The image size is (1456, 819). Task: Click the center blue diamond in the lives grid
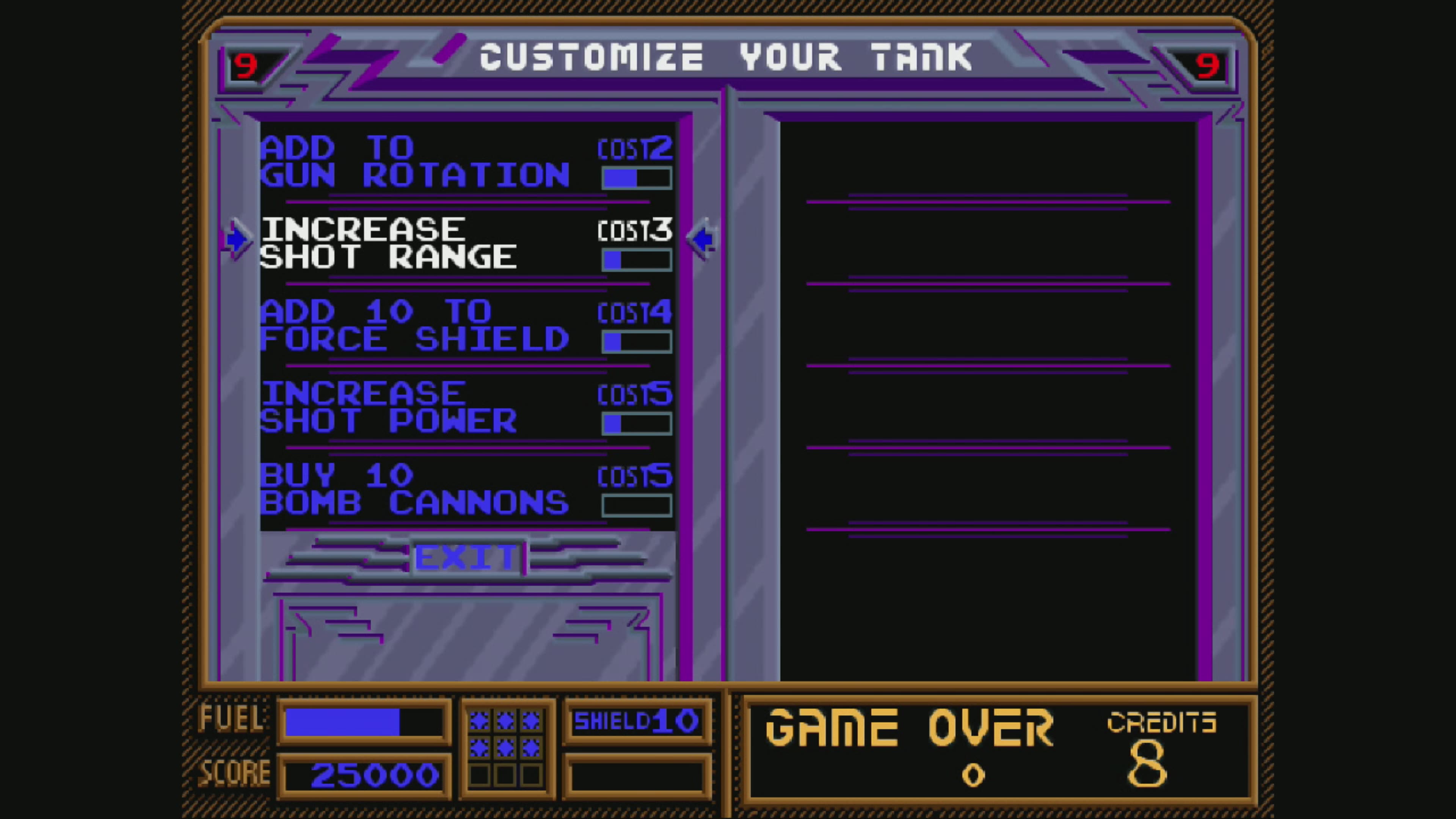(505, 748)
